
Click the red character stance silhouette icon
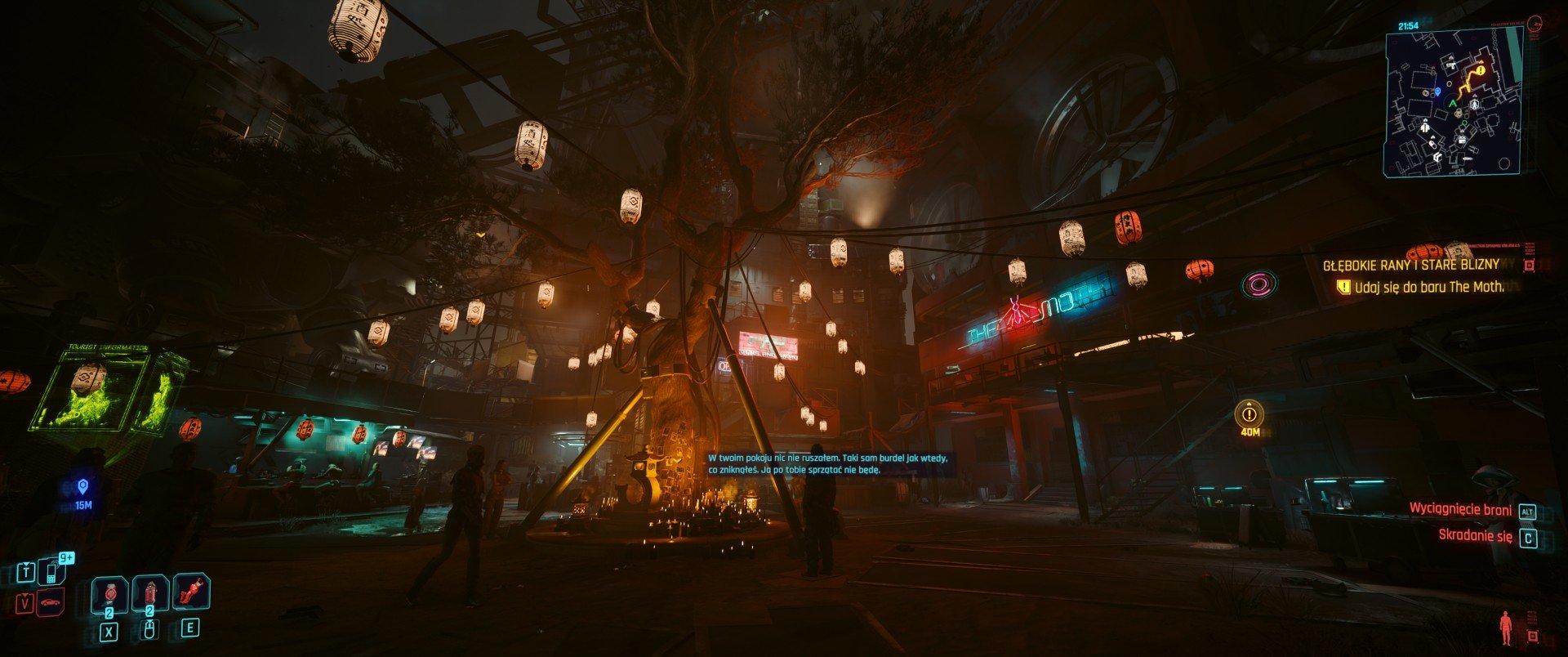pos(1505,628)
